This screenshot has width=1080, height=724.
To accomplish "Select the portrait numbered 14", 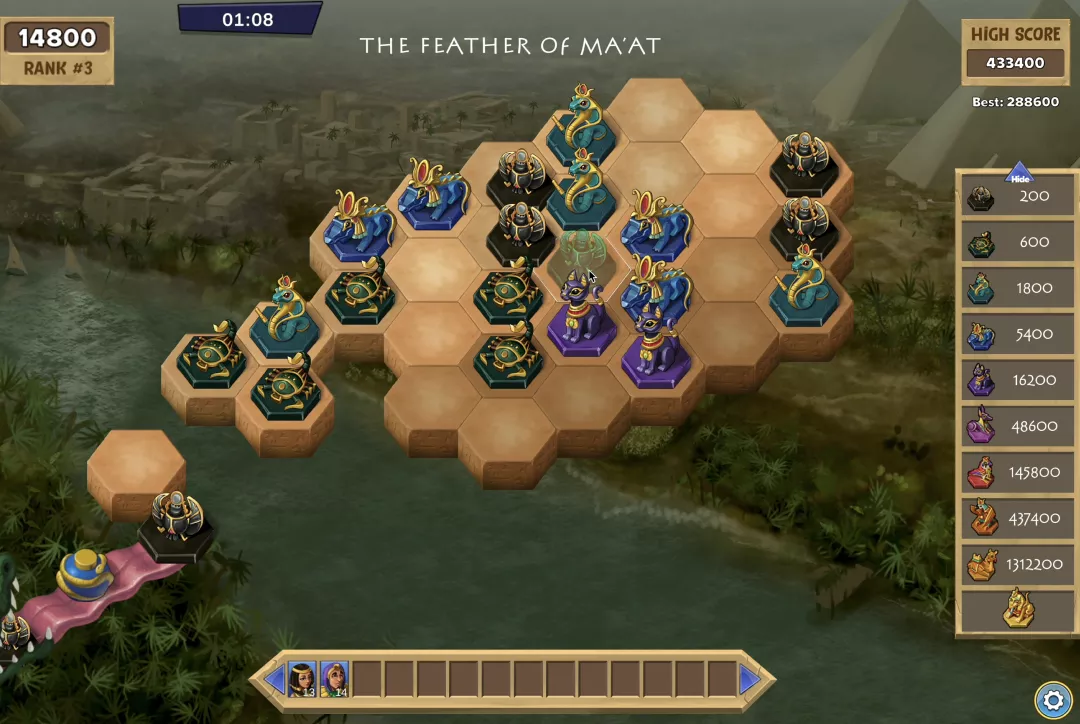I will 334,679.
